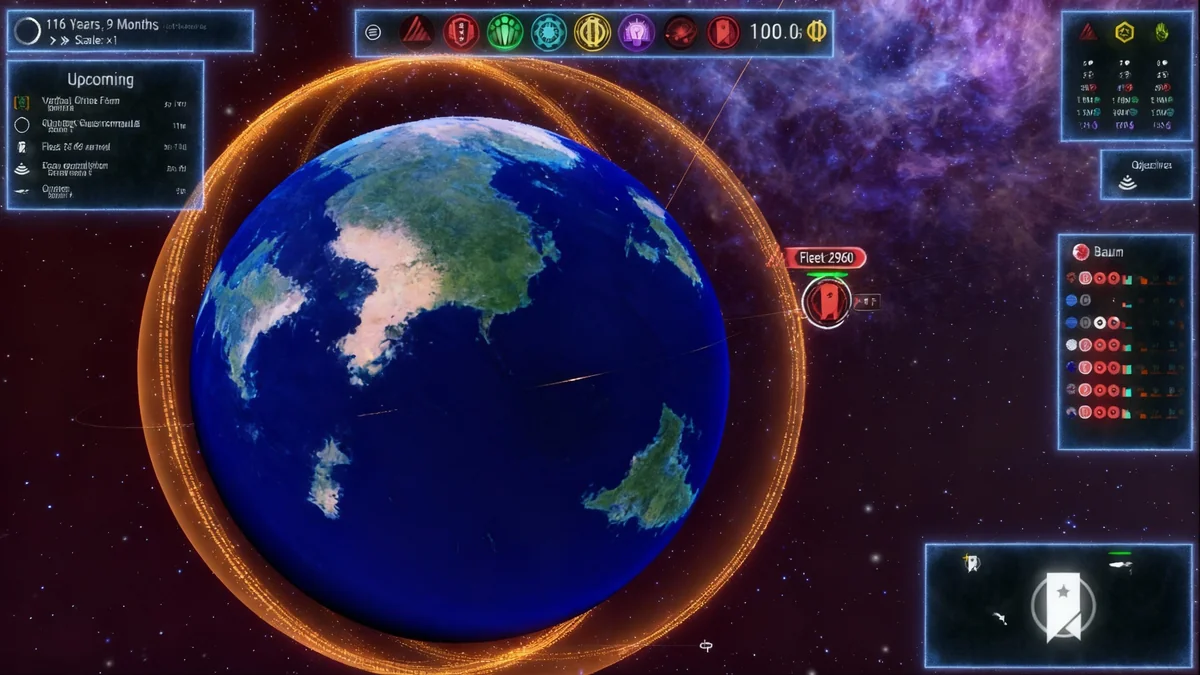This screenshot has height=675, width=1200.
Task: Select the red triangle faction column icon
Action: pyautogui.click(x=1088, y=32)
